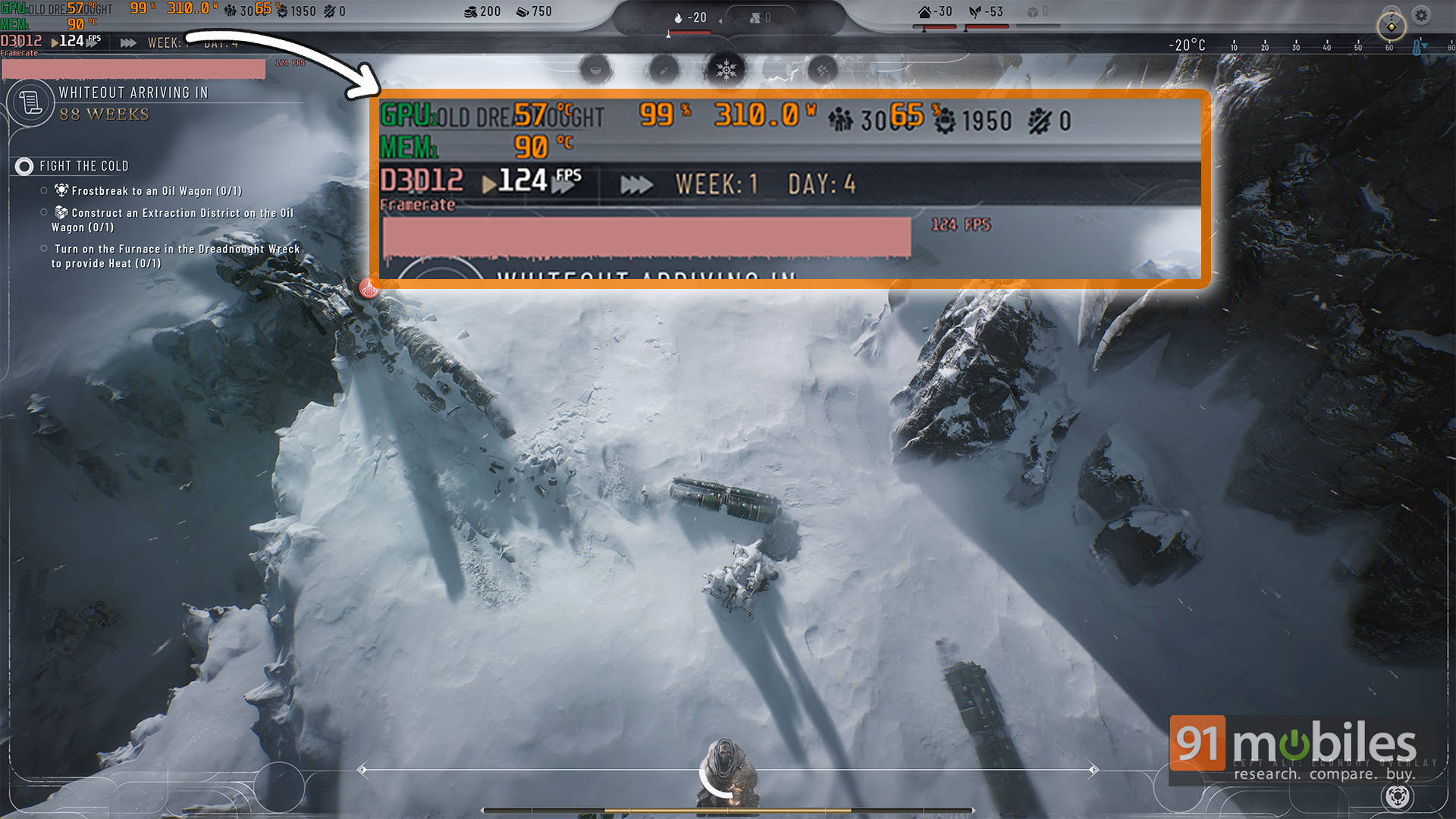Toggle the Fight The Cold objective circle
Viewport: 1456px width, 819px height.
pyautogui.click(x=25, y=166)
